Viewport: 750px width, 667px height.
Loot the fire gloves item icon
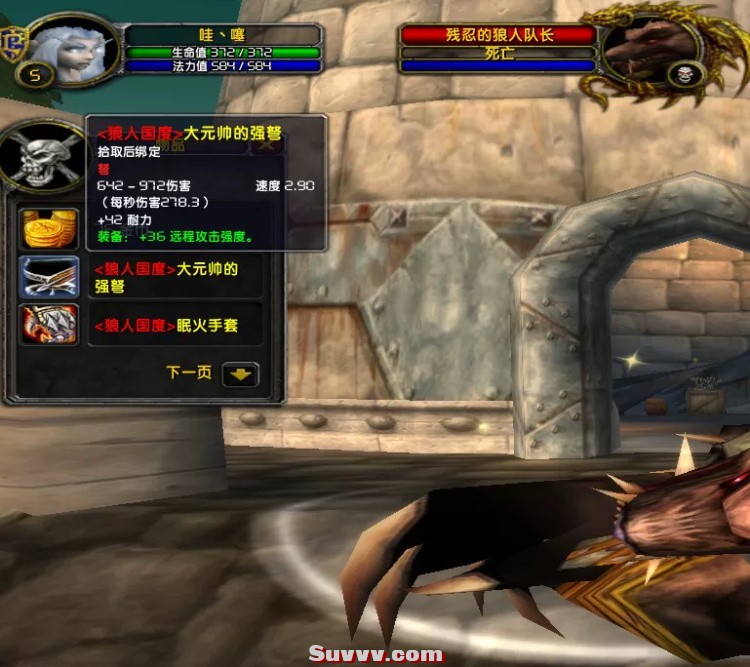click(x=50, y=324)
